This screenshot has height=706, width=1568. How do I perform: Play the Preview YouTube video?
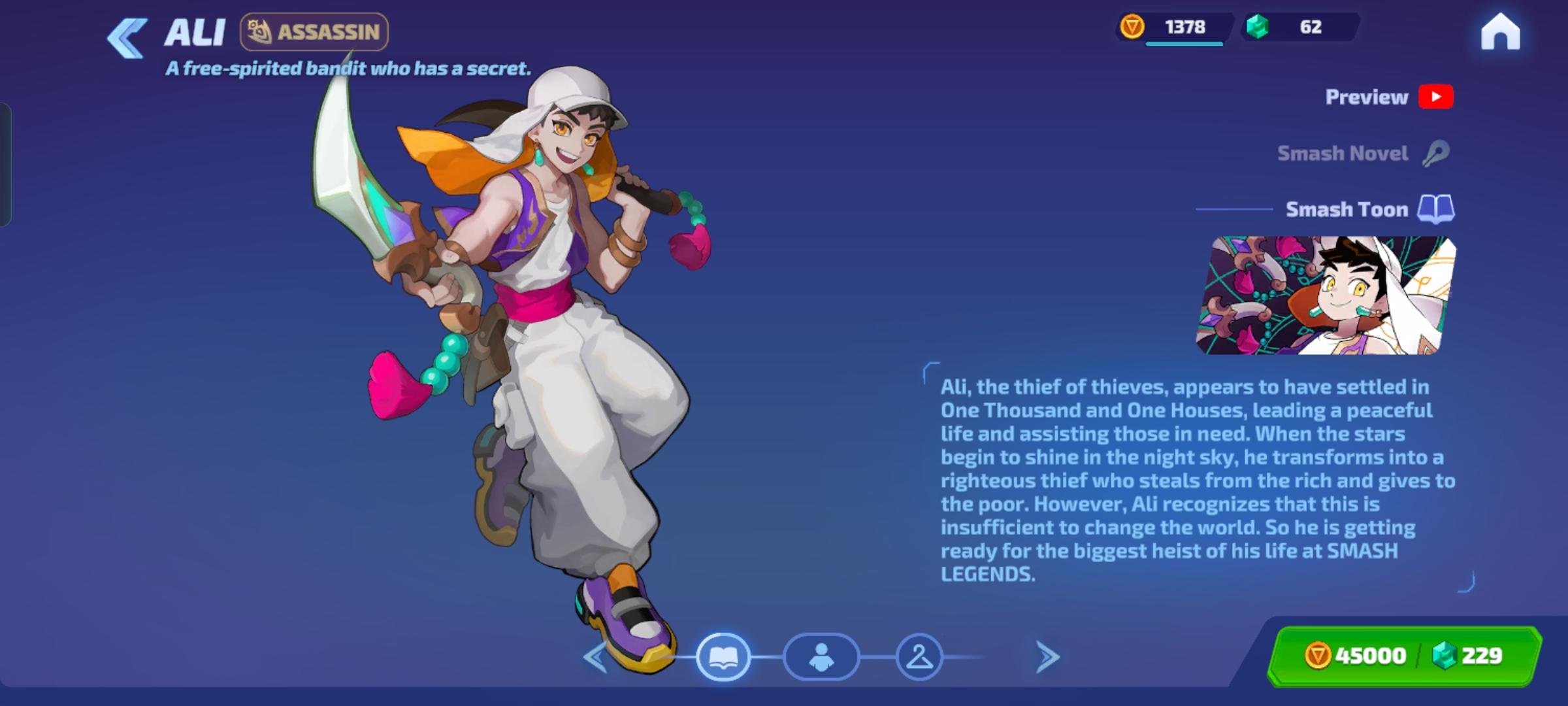click(x=1437, y=97)
